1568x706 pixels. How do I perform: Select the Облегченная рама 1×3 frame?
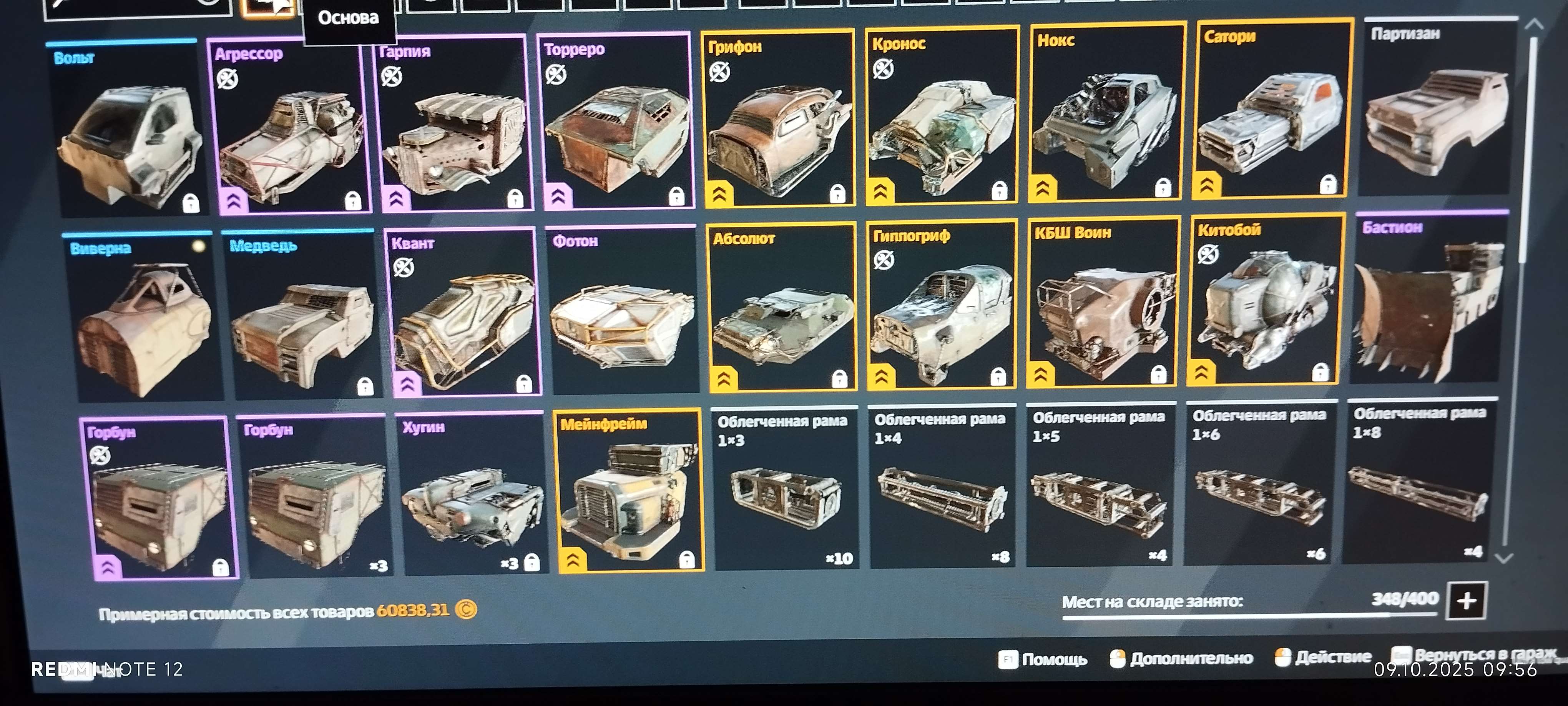point(785,491)
